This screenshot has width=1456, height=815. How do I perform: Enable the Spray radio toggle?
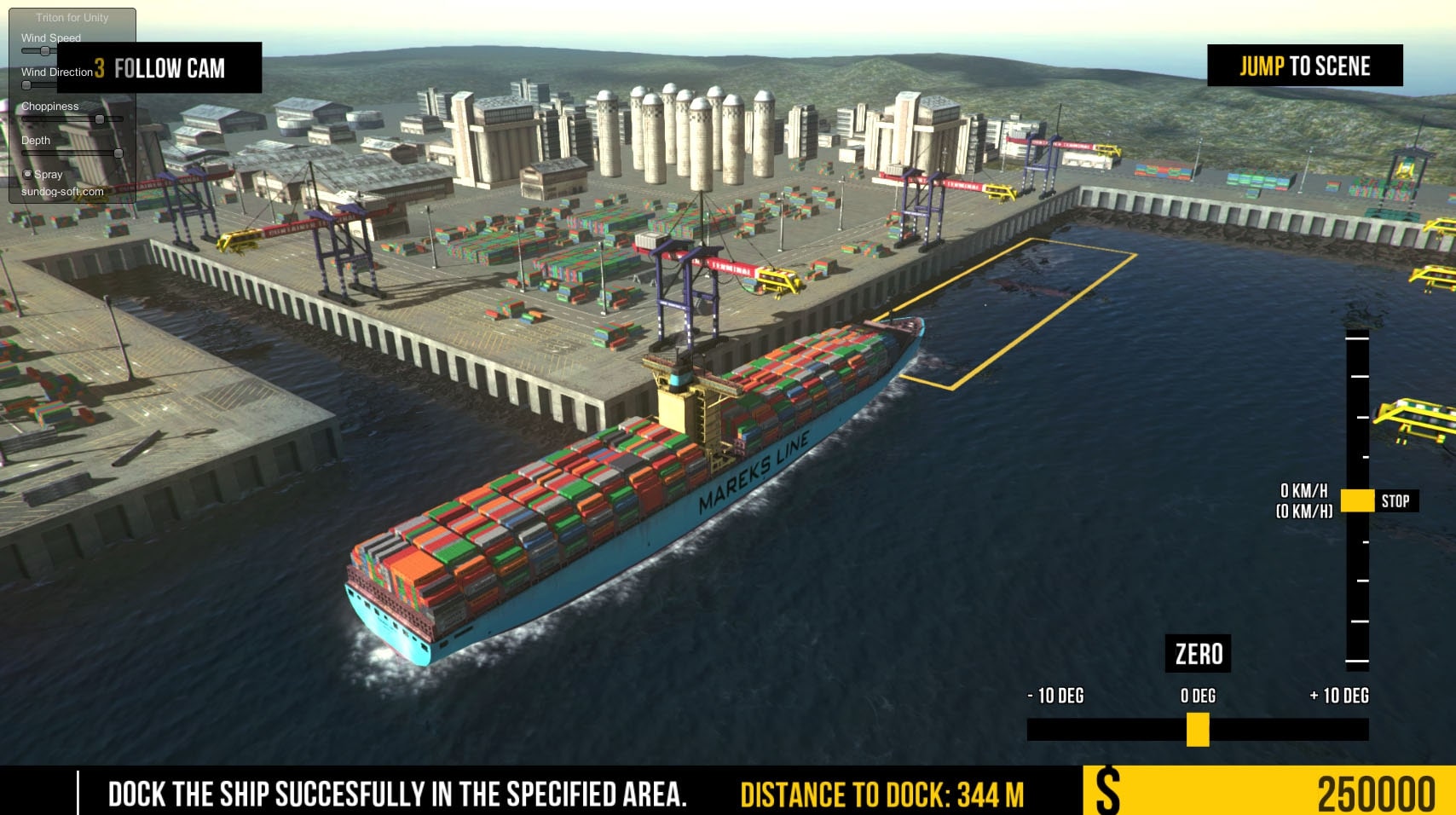27,174
